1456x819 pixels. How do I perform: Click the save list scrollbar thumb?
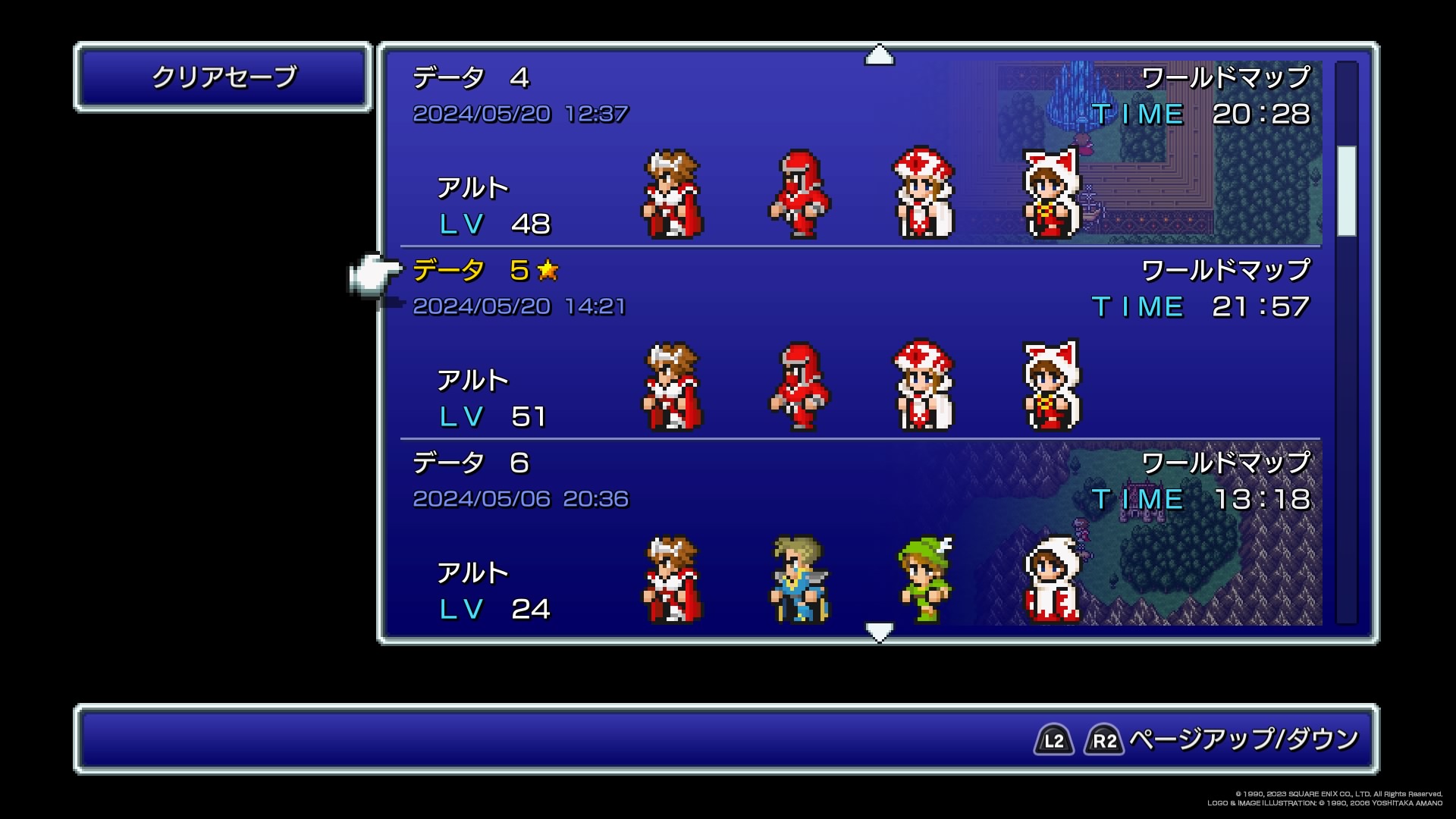click(x=1346, y=190)
